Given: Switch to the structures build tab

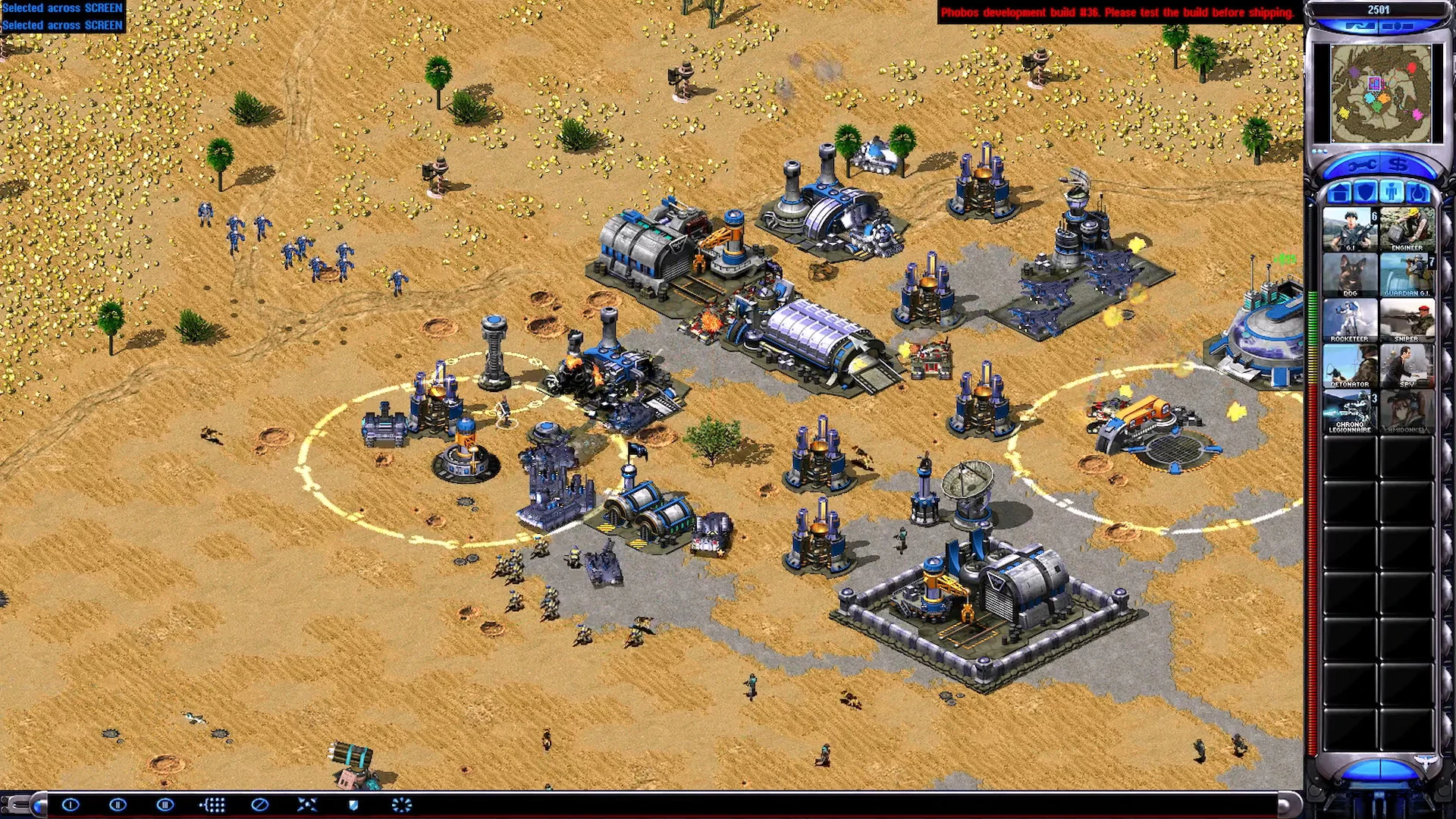Looking at the screenshot, I should click(x=1340, y=193).
